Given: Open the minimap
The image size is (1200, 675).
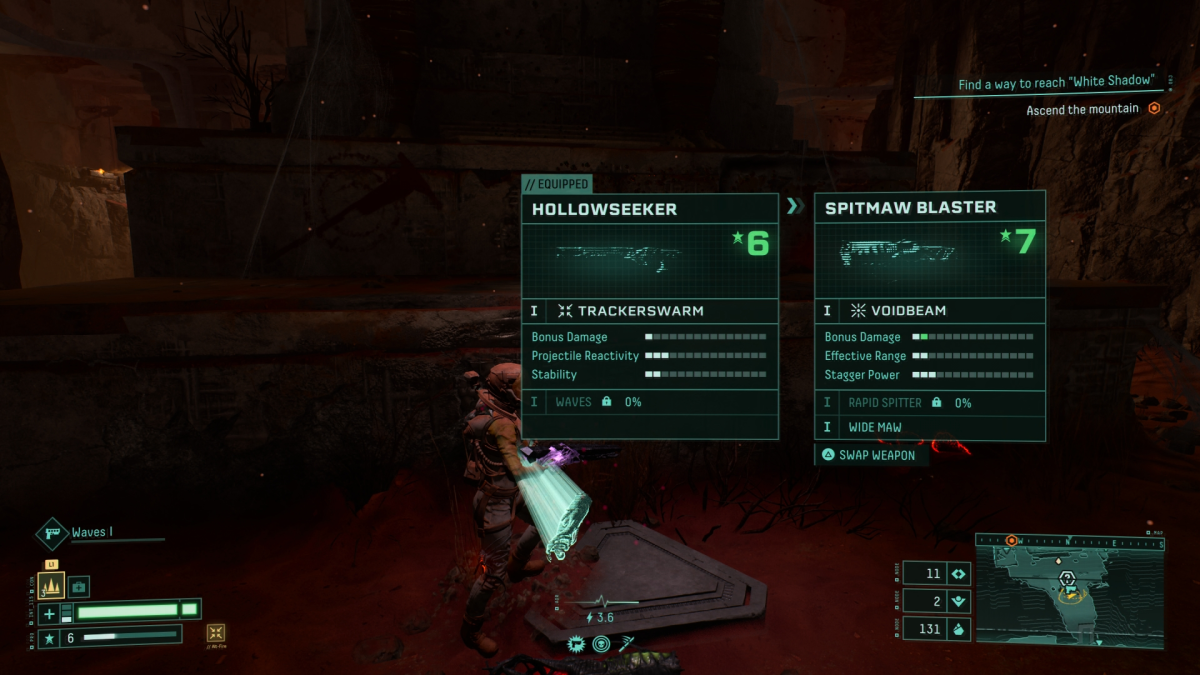Looking at the screenshot, I should (x=1069, y=590).
